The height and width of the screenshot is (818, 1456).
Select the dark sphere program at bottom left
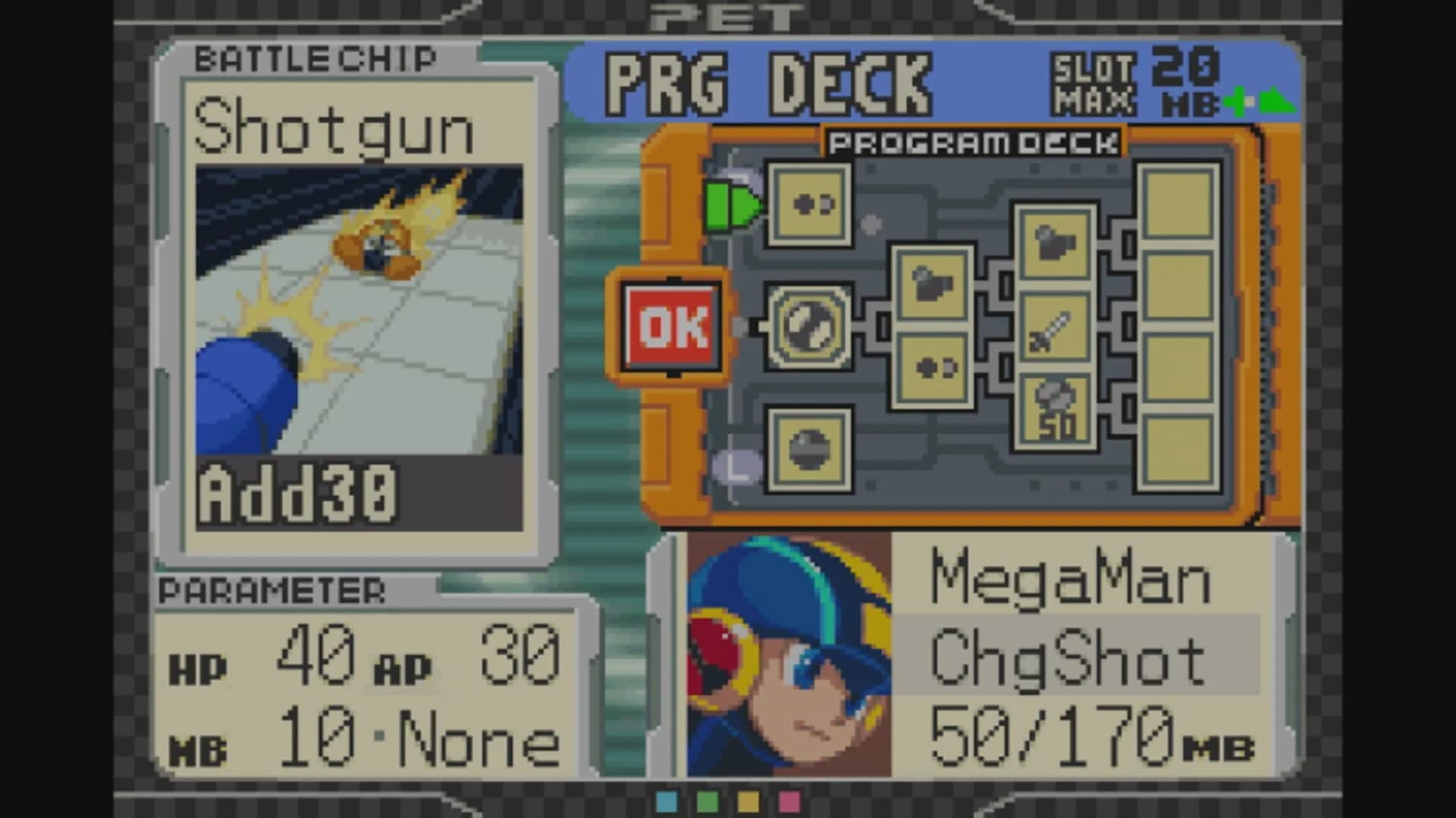pos(809,449)
